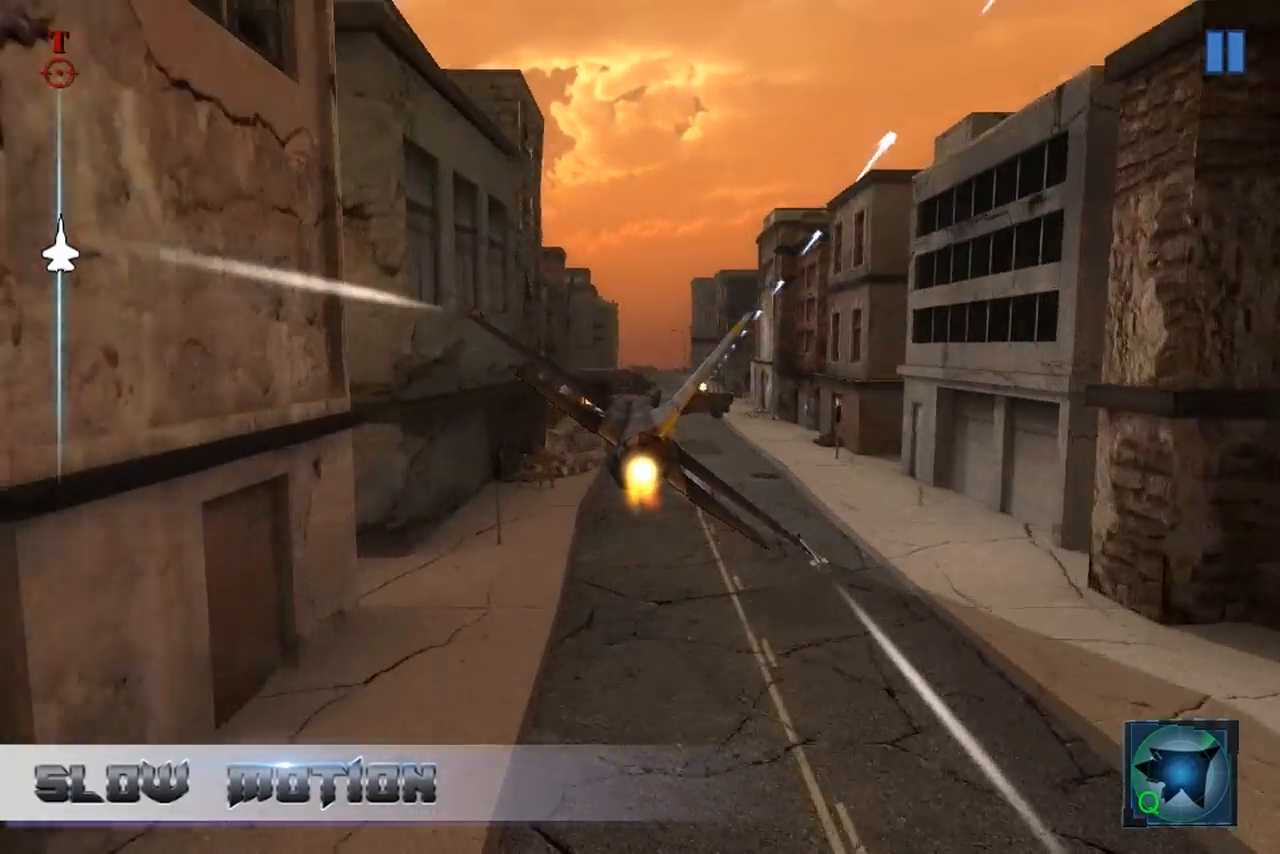This screenshot has width=1280, height=854.
Task: Tap the white jet icon on altitude gauge
Action: pos(60,250)
